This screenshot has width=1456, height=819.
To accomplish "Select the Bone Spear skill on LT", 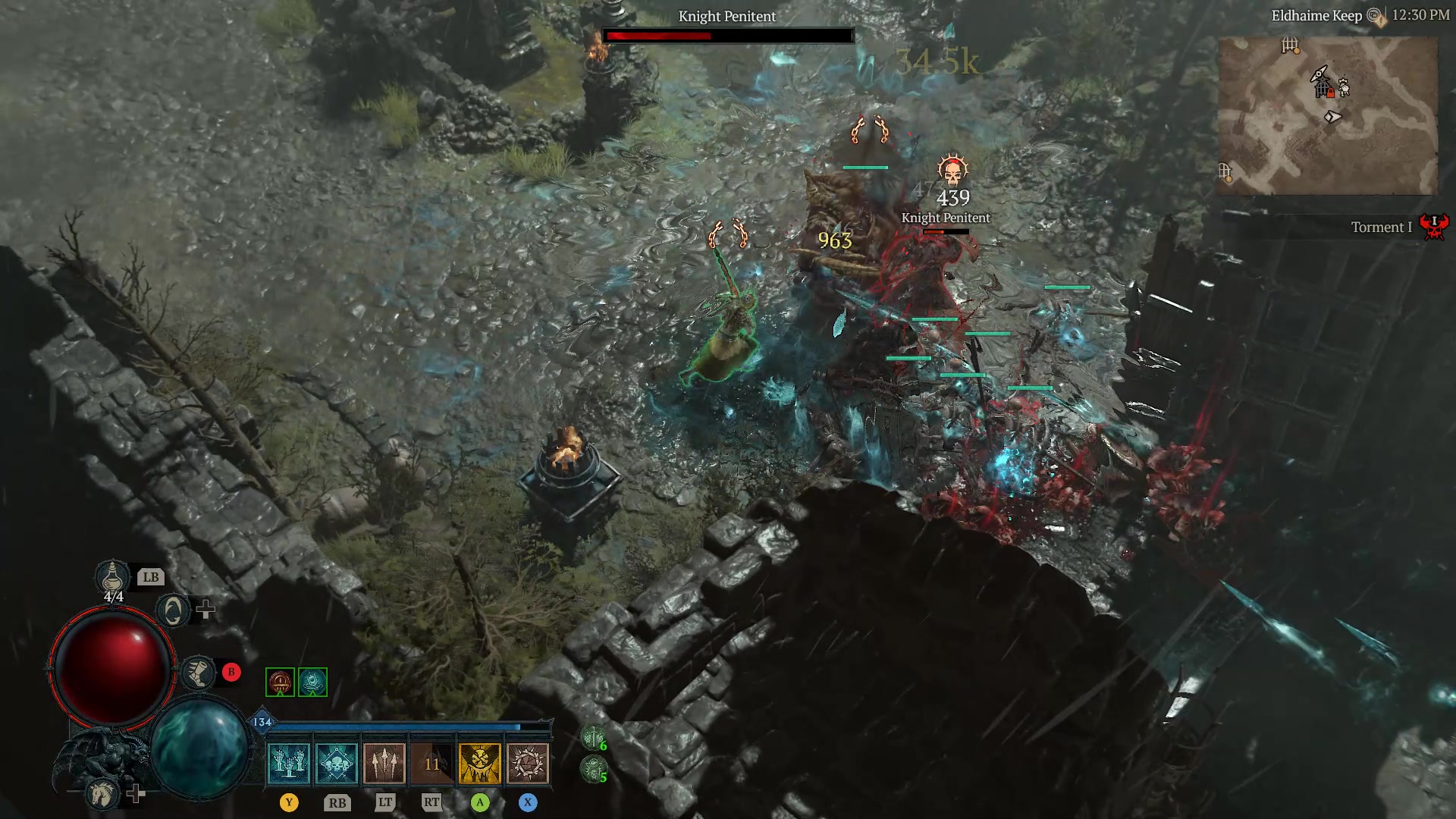I will [x=384, y=763].
